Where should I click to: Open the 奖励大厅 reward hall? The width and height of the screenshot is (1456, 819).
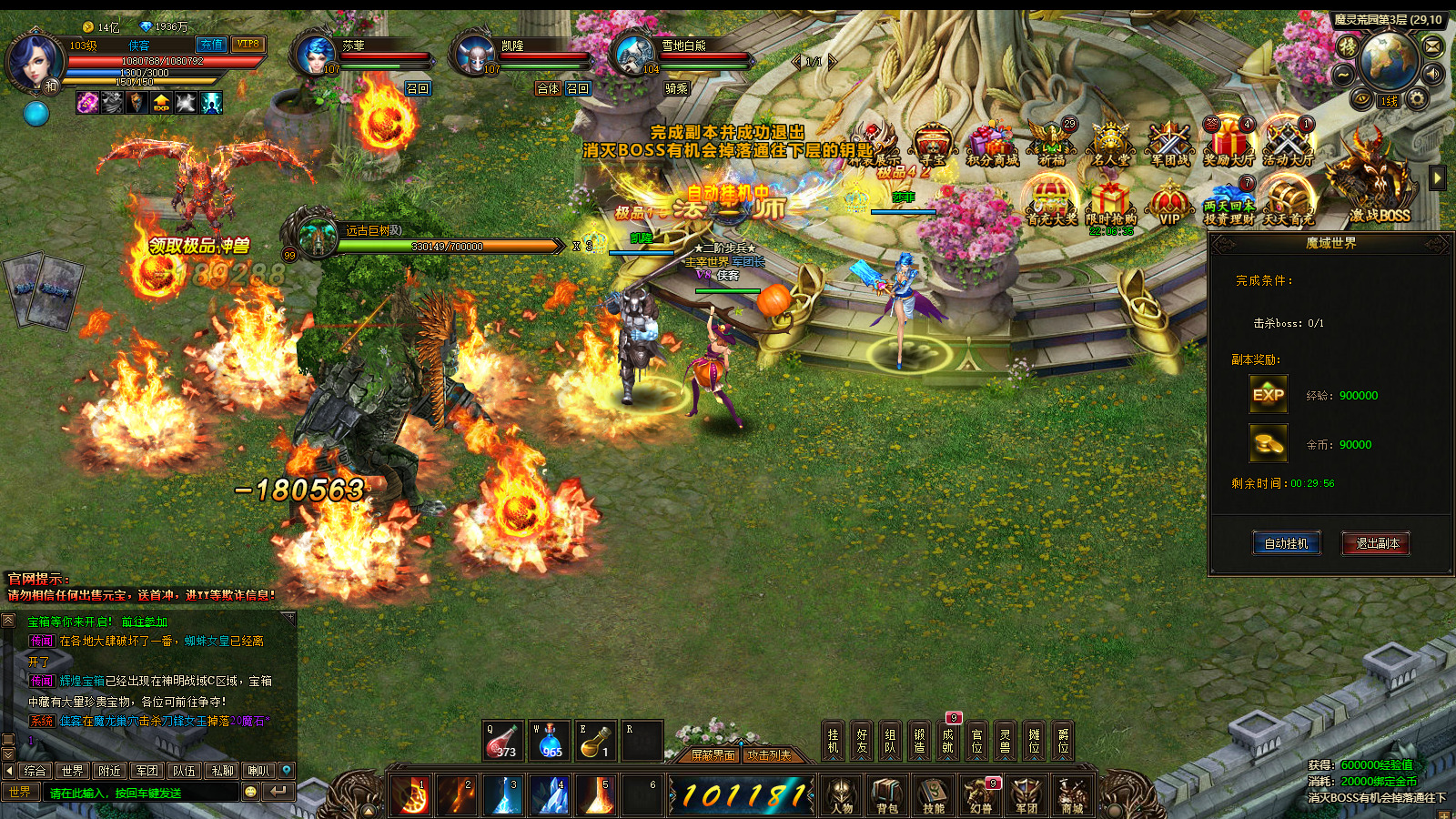click(x=1228, y=143)
